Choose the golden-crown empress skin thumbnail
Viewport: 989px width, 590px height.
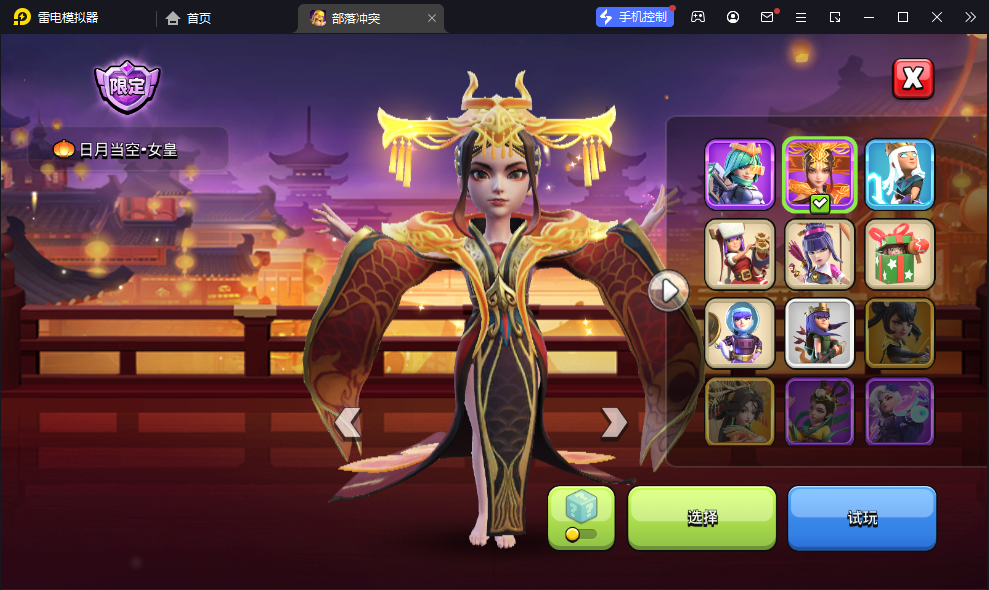pyautogui.click(x=819, y=174)
